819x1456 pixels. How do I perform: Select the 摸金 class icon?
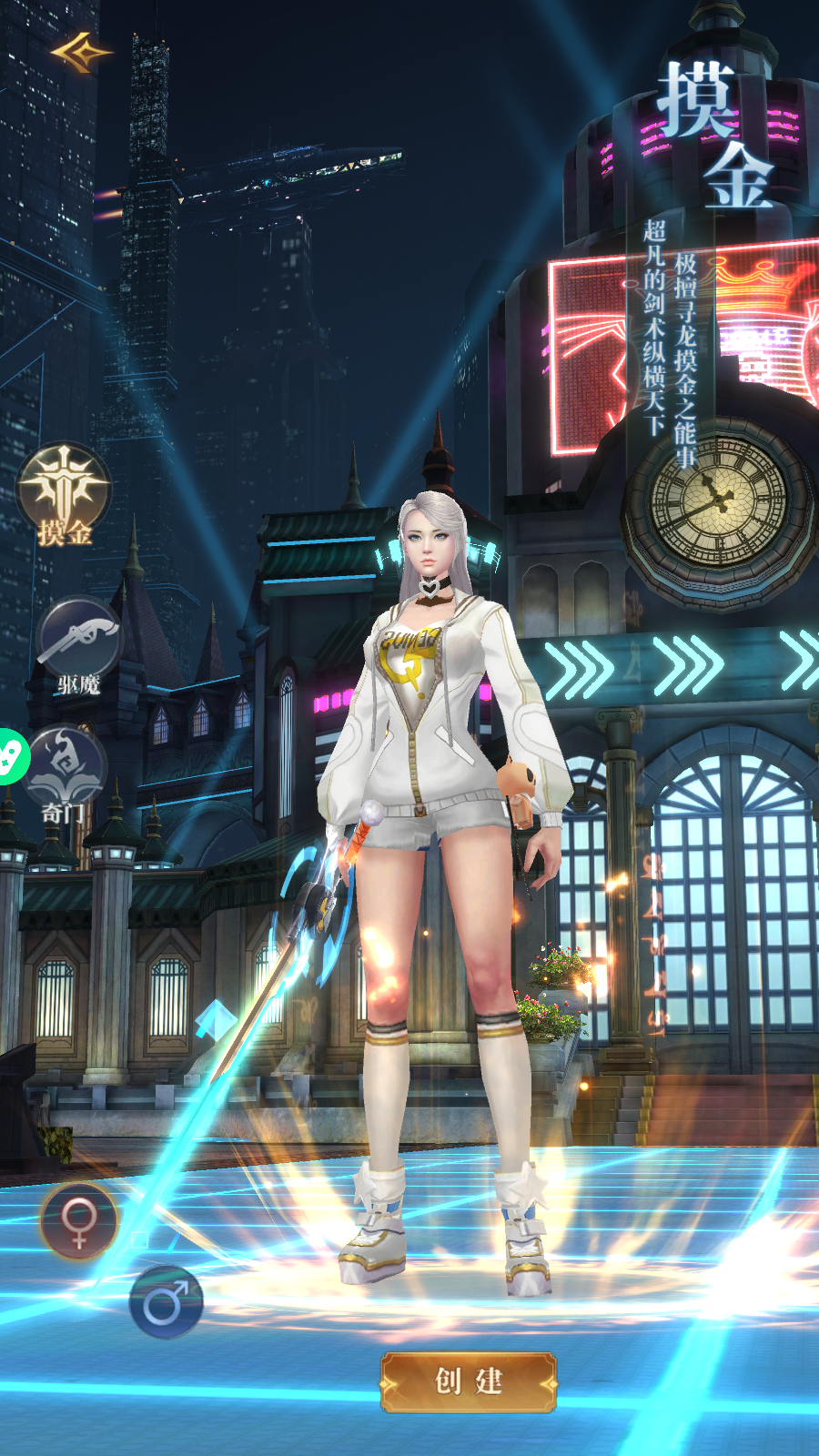[64, 493]
